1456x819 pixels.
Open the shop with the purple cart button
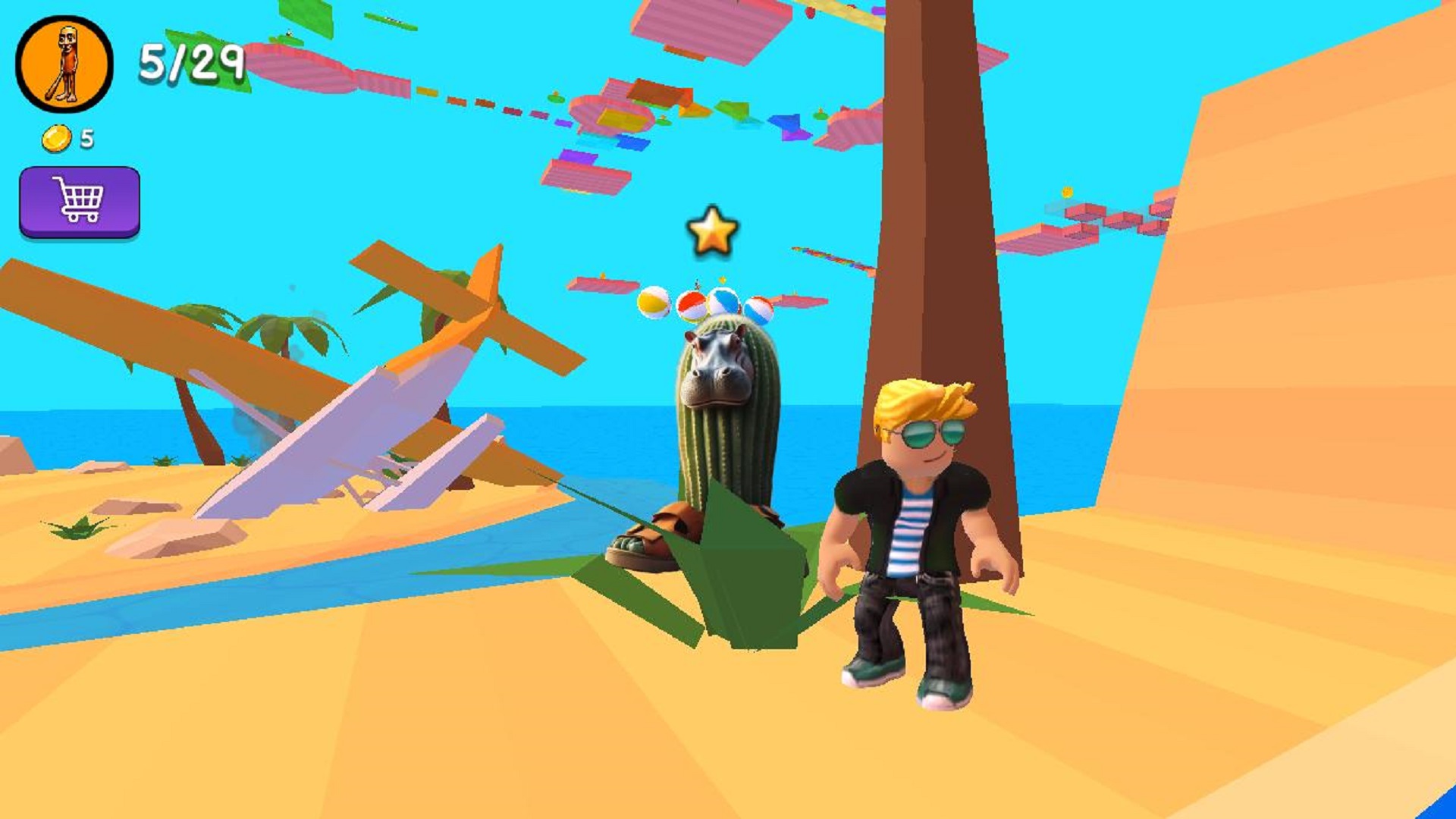(80, 202)
